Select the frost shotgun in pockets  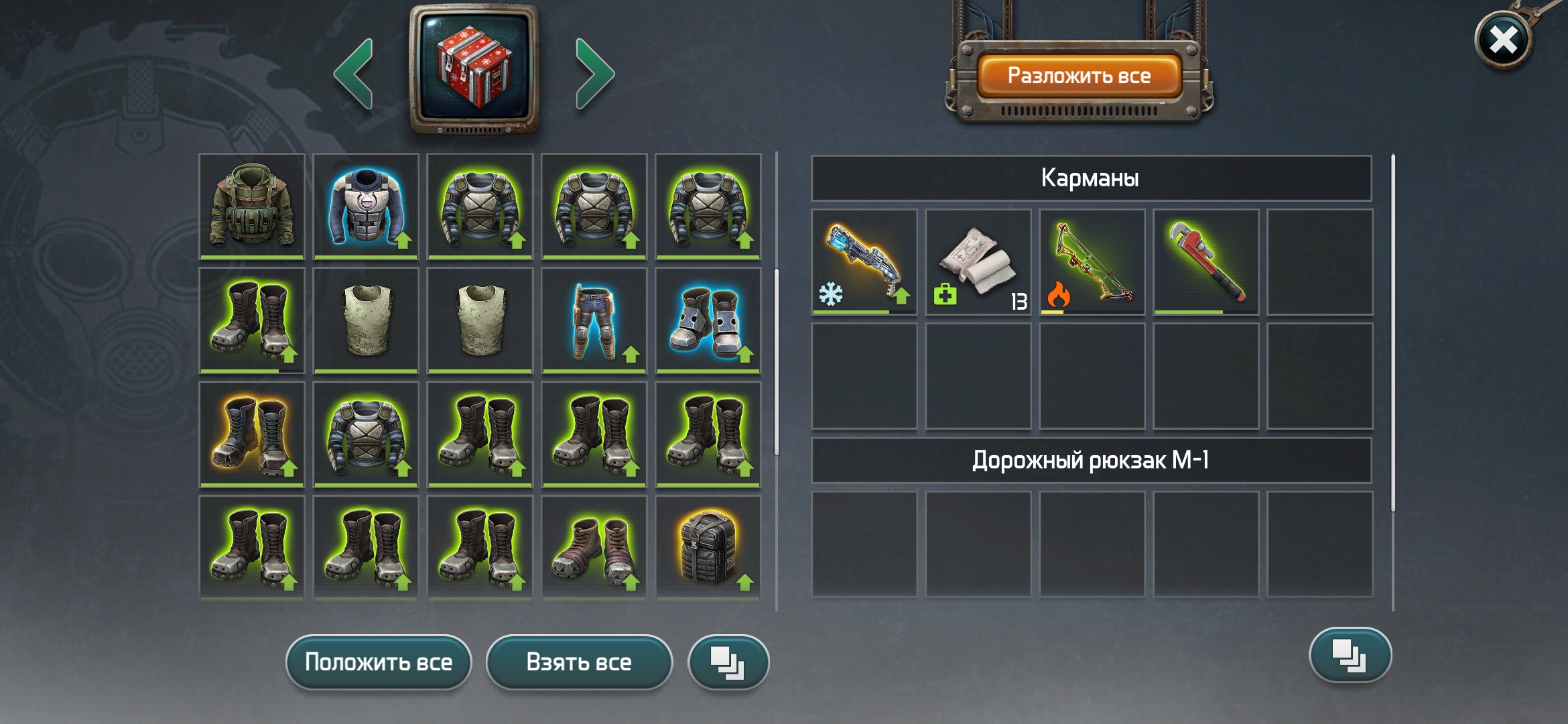point(864,262)
